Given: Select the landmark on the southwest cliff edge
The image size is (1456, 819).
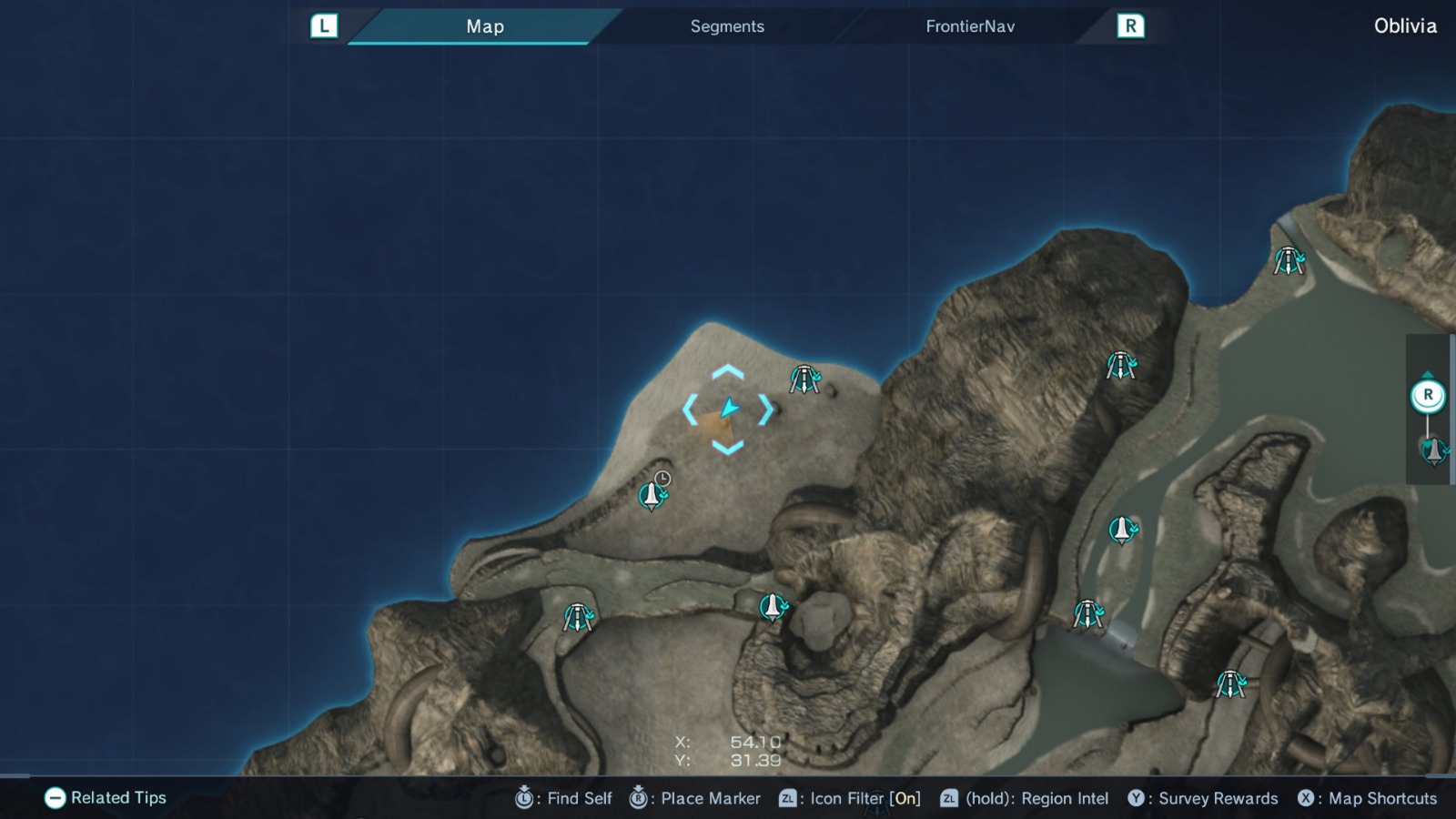Looking at the screenshot, I should (577, 616).
